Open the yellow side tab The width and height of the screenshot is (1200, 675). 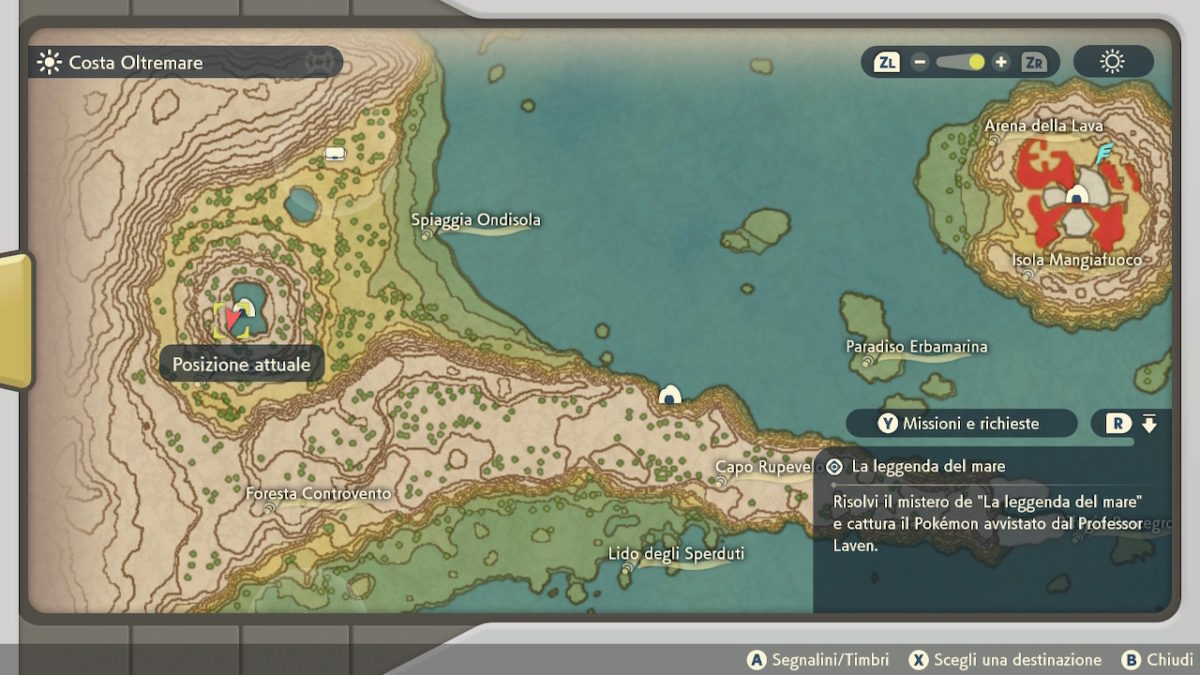[x=15, y=320]
